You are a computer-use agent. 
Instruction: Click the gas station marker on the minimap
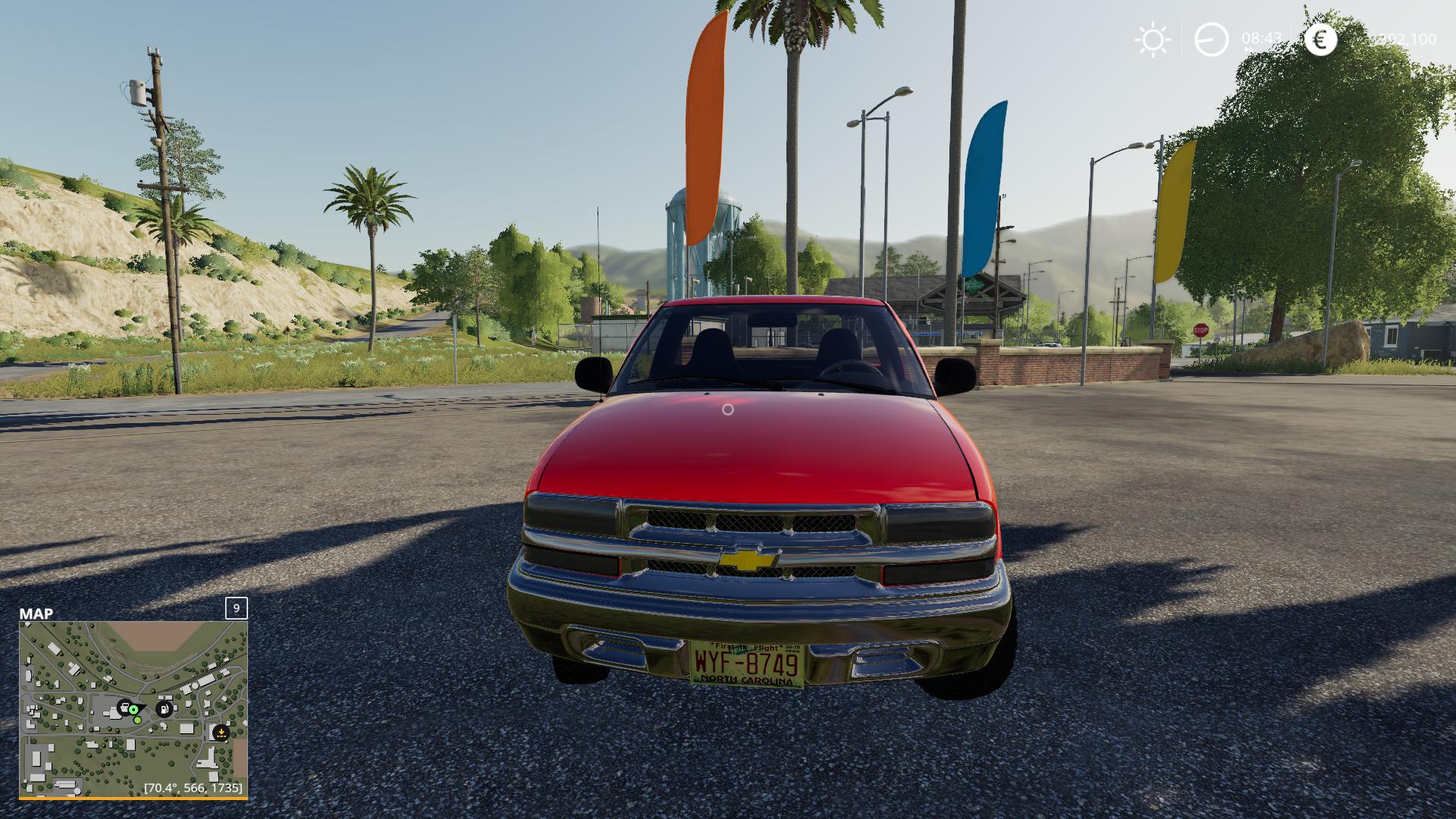[x=164, y=709]
